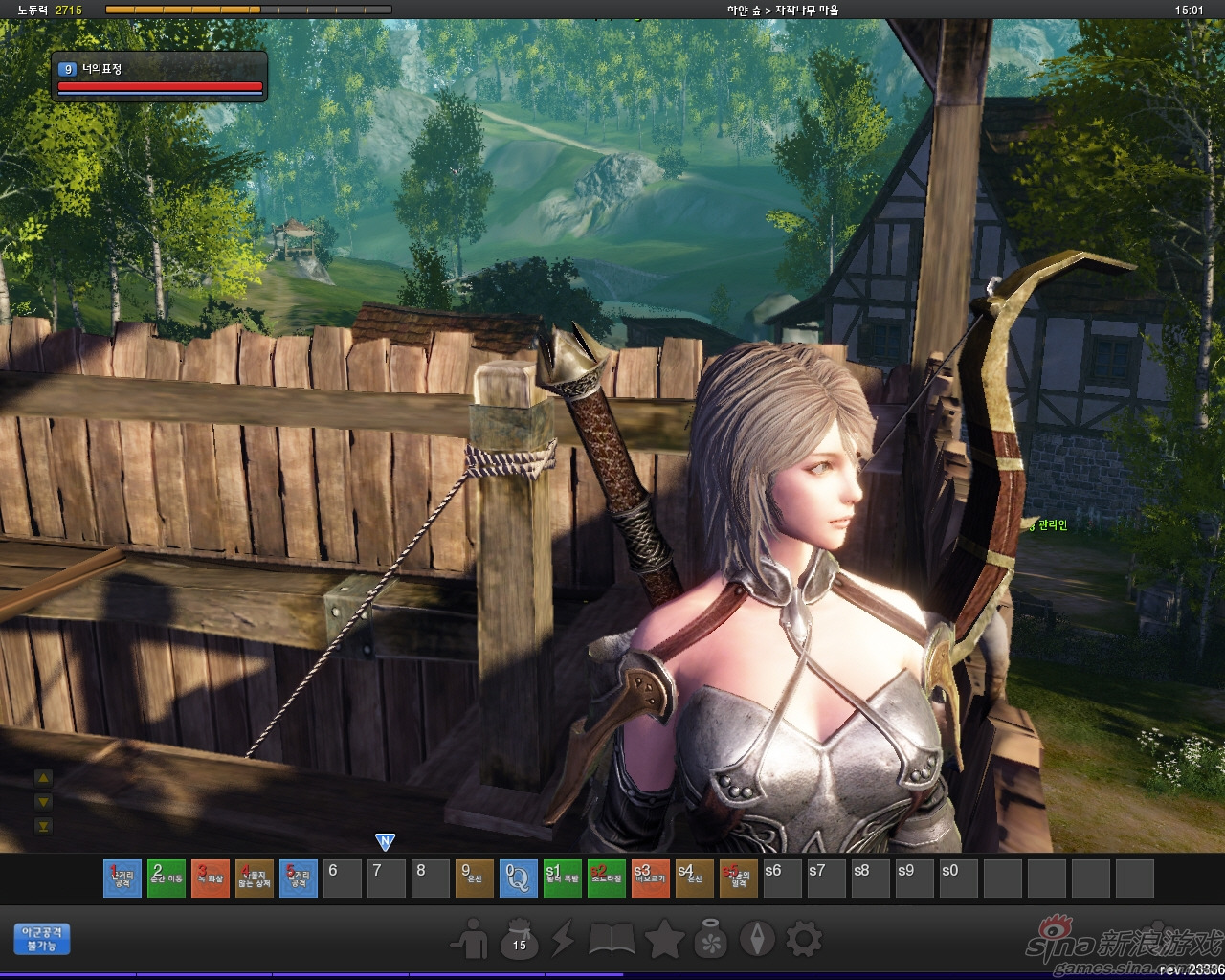This screenshot has width=1225, height=980.
Task: Activate the brown skill in slot 9
Action: (x=474, y=879)
